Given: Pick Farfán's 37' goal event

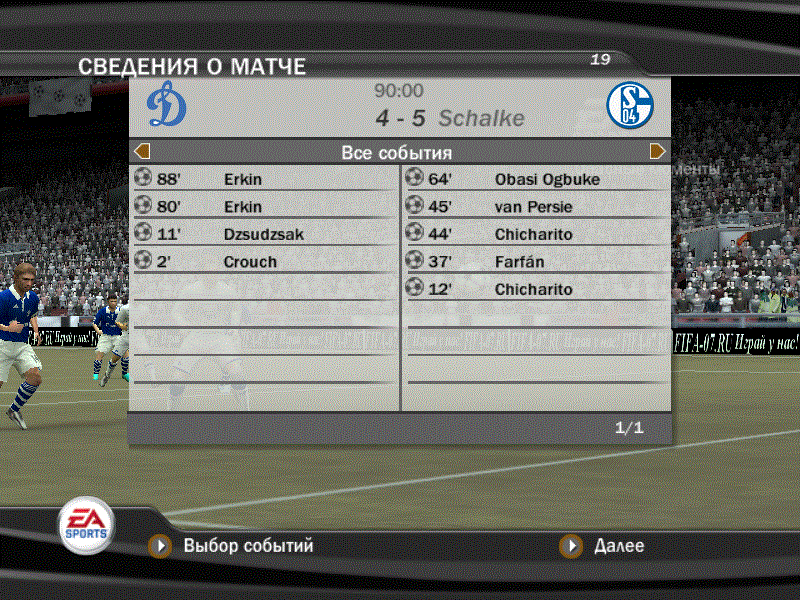Looking at the screenshot, I should [x=536, y=262].
